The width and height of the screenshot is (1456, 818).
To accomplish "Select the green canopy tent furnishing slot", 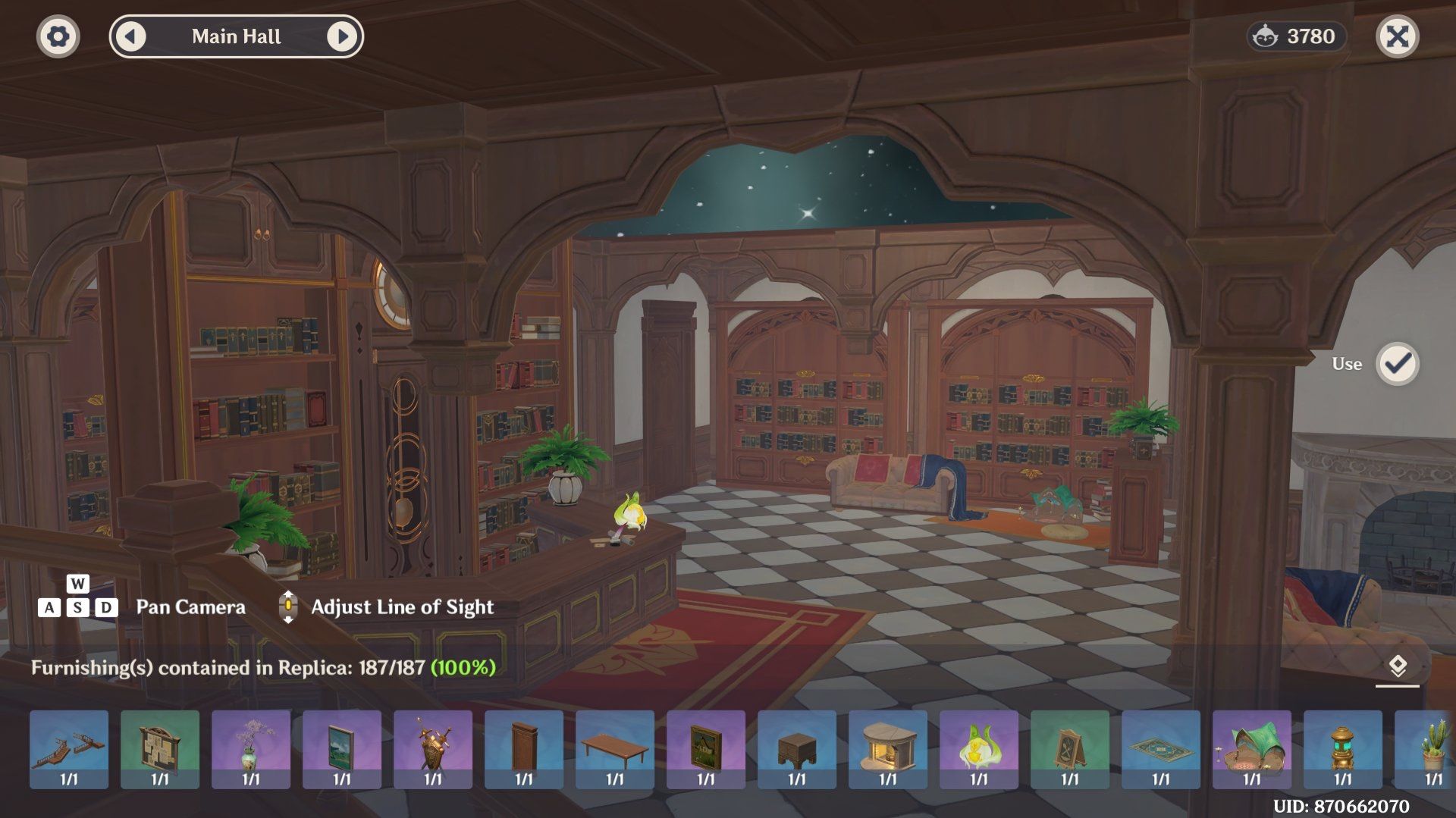I will pos(1252,749).
